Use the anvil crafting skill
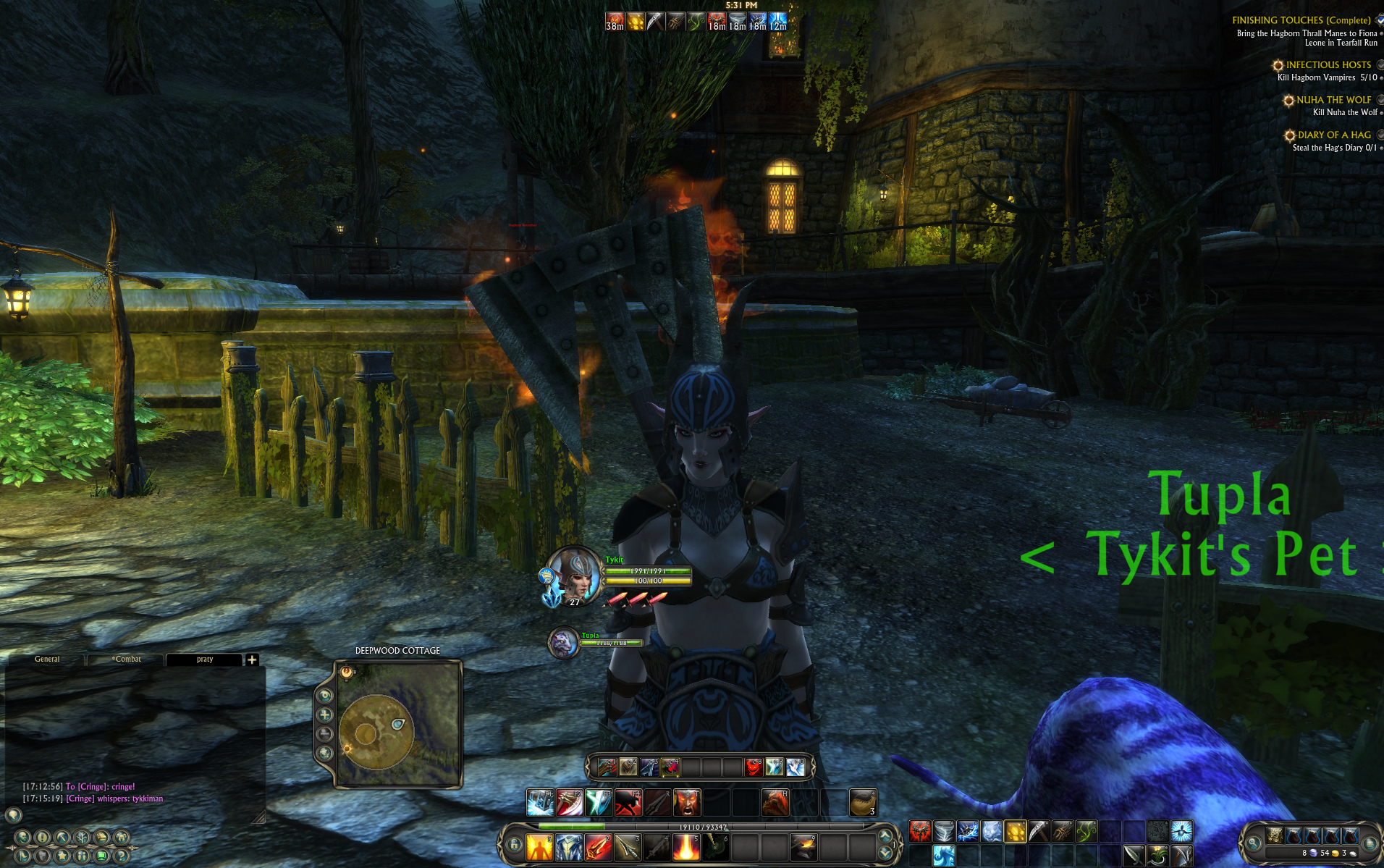This screenshot has height=868, width=1384. pos(803,847)
